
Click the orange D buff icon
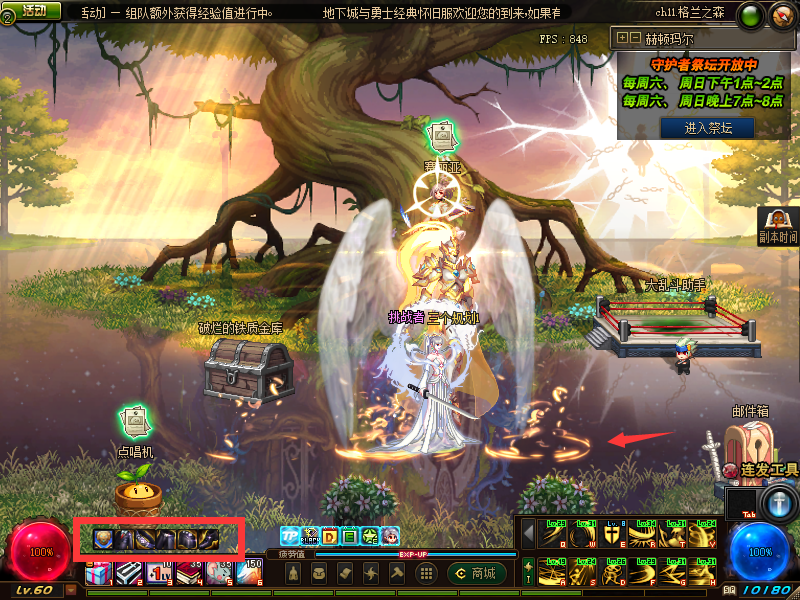coord(330,535)
